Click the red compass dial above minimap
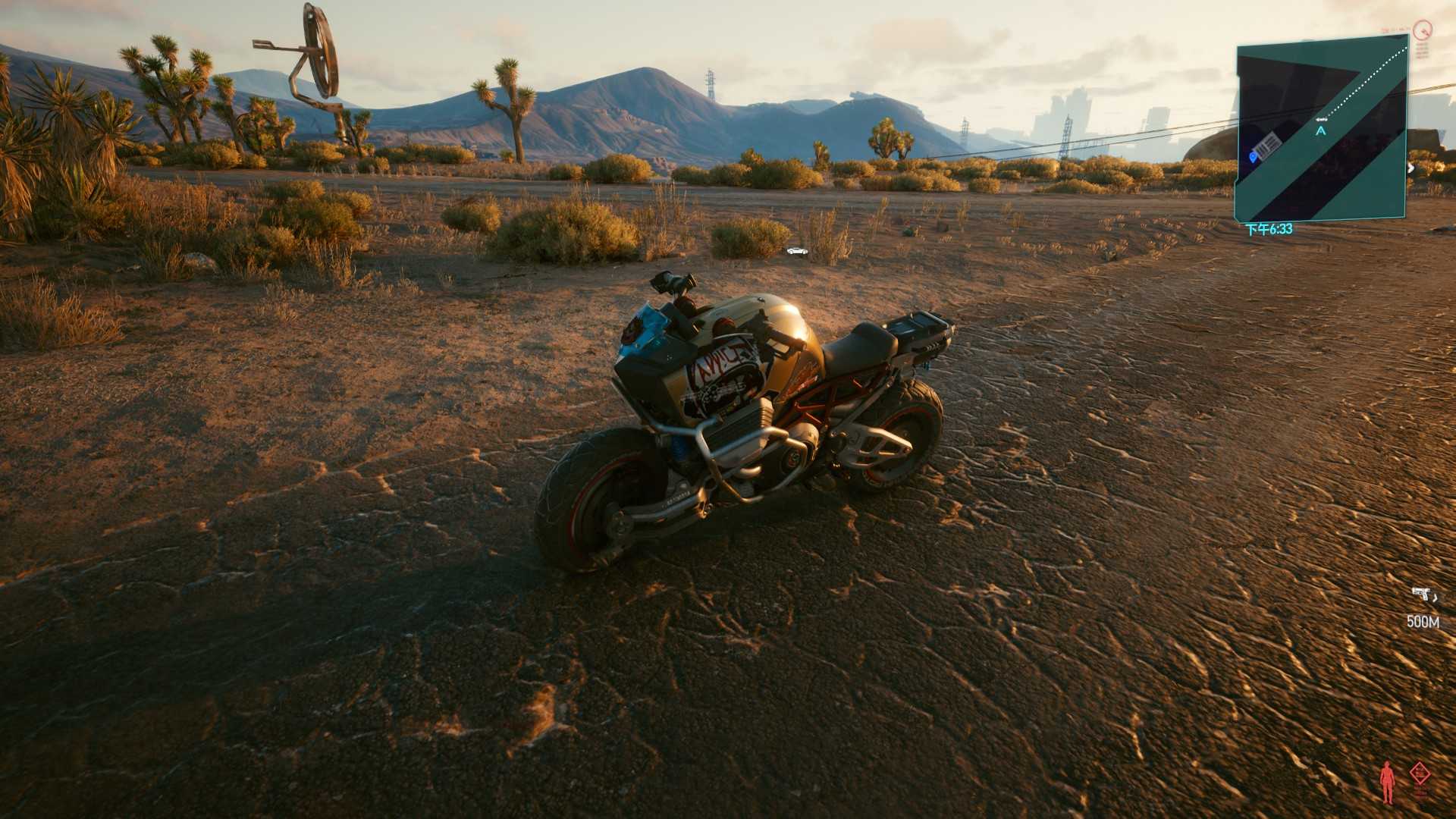The height and width of the screenshot is (819, 1456). click(1422, 30)
